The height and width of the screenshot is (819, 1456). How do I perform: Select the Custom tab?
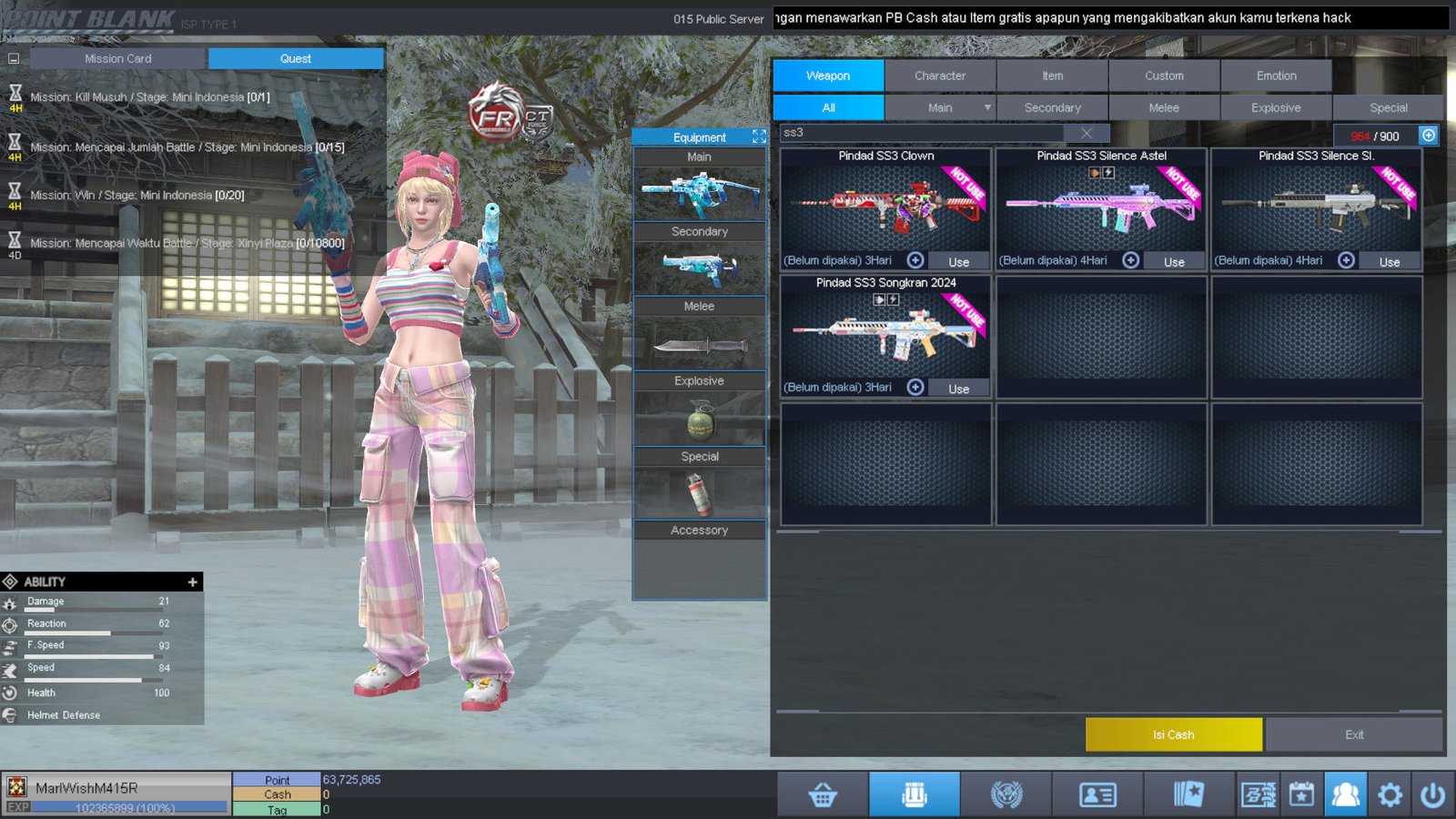pyautogui.click(x=1164, y=76)
